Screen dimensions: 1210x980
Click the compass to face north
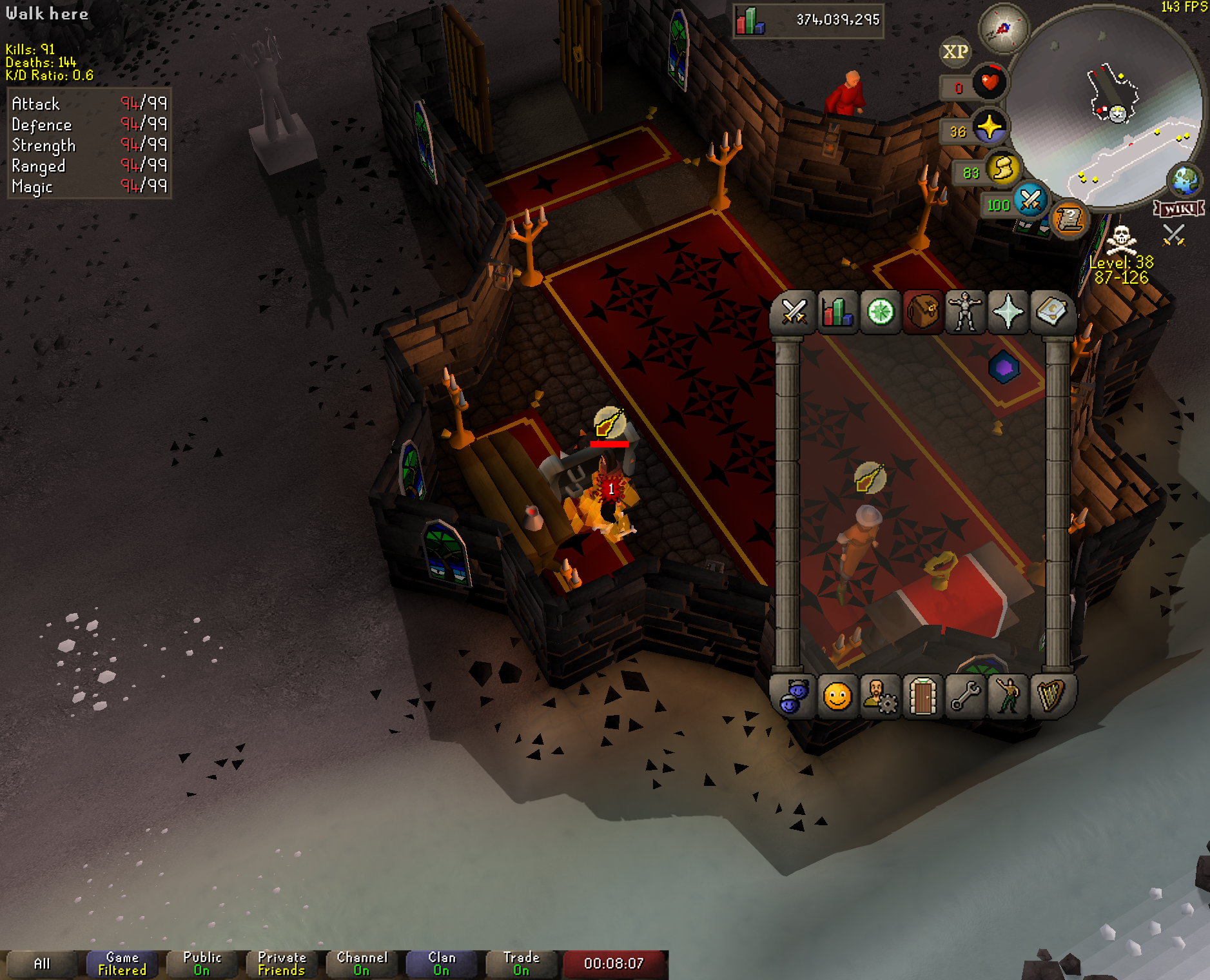click(1003, 28)
